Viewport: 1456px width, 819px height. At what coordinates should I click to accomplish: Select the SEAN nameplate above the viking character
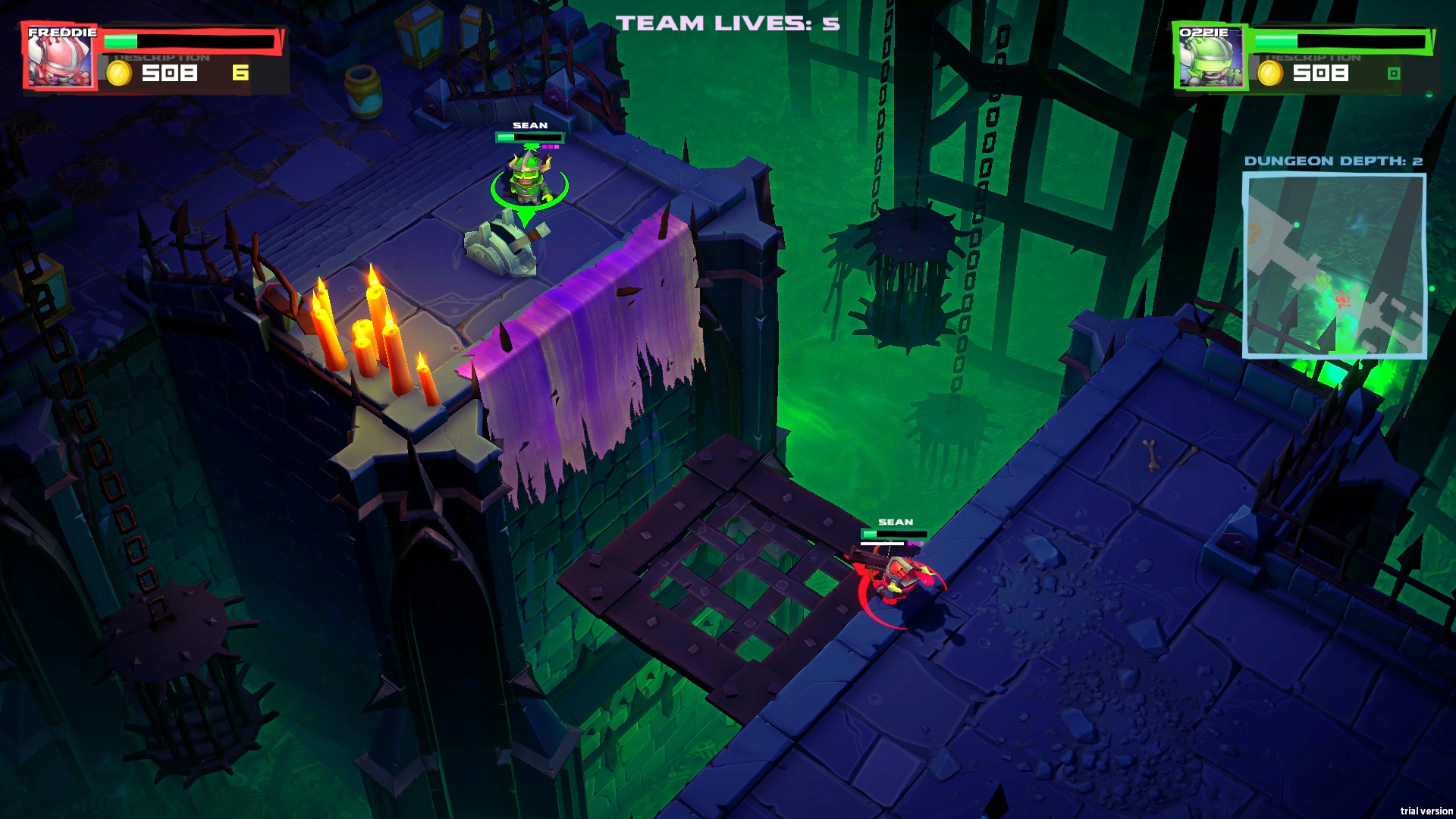click(531, 127)
